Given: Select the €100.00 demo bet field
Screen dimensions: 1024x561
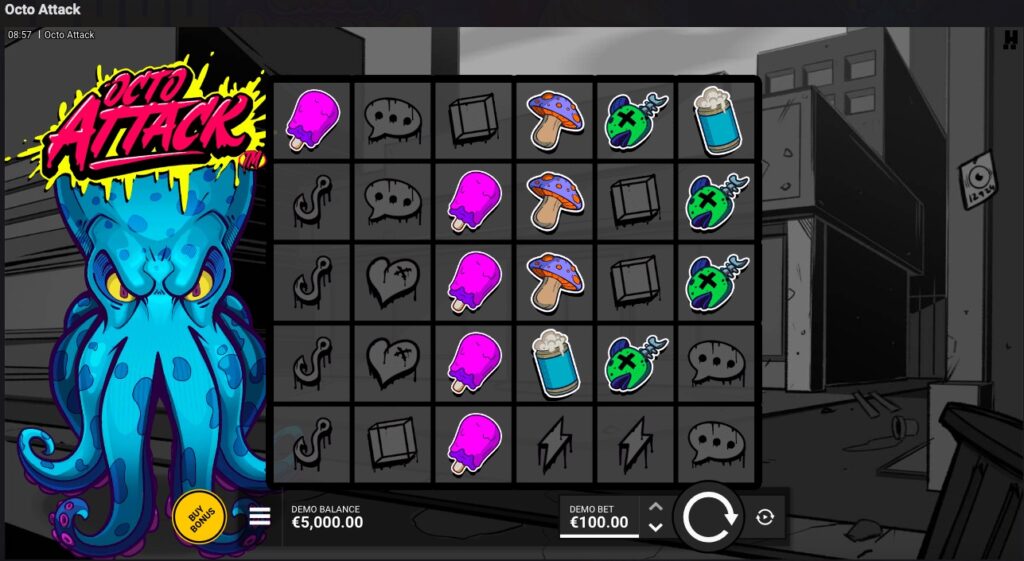Looking at the screenshot, I should 599,517.
